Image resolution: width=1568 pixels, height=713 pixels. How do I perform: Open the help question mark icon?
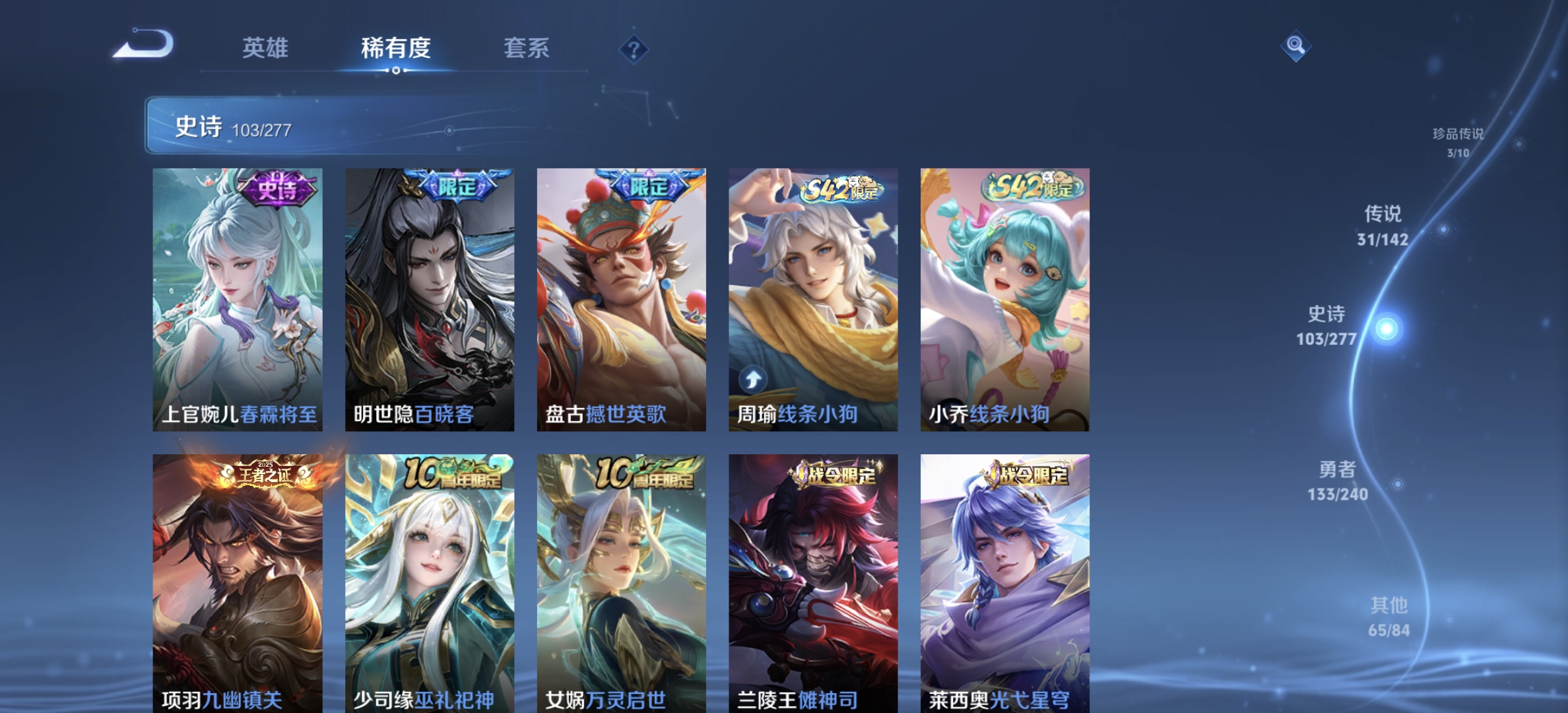coord(633,49)
